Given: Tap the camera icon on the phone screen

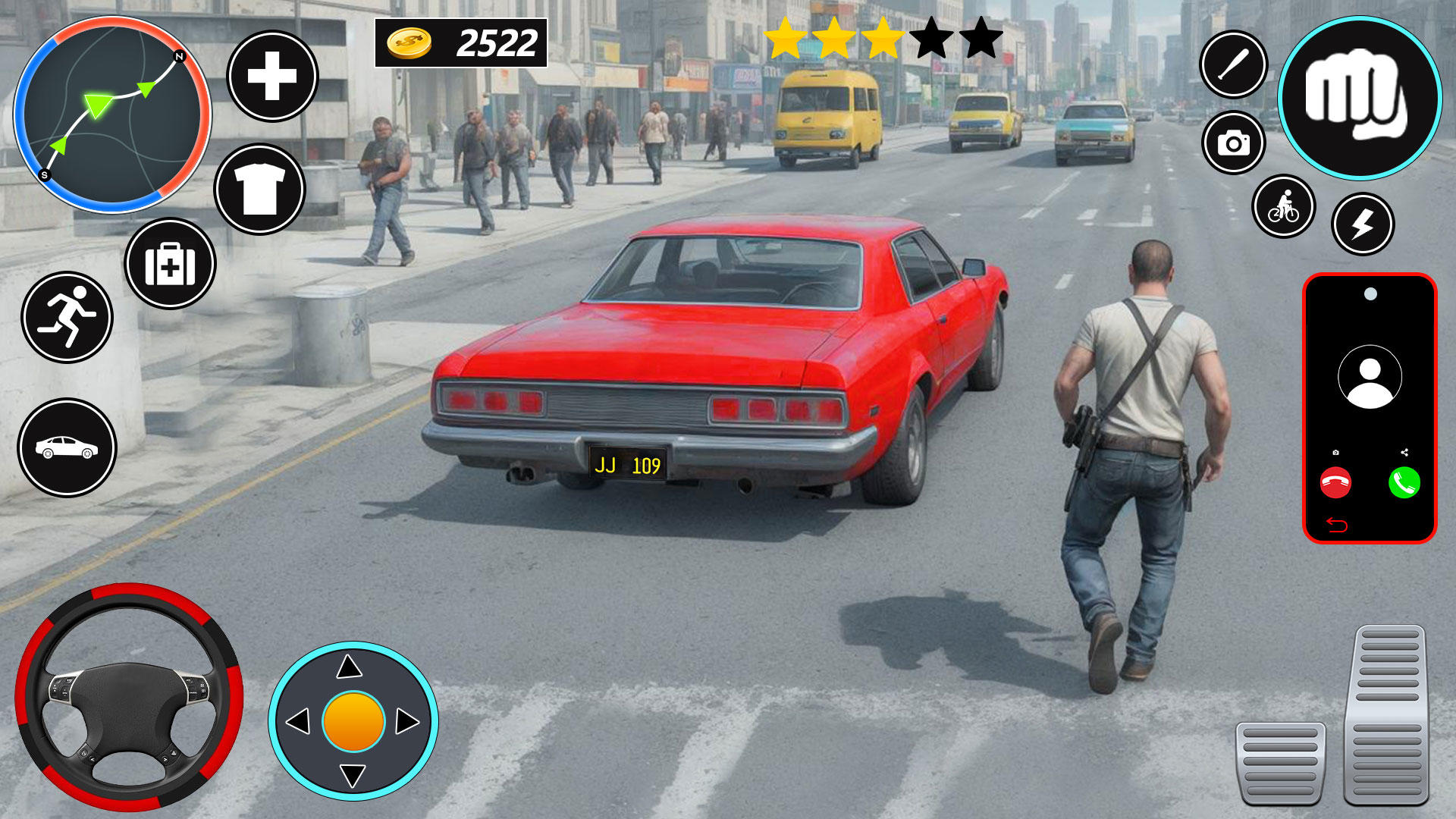Looking at the screenshot, I should point(1335,453).
